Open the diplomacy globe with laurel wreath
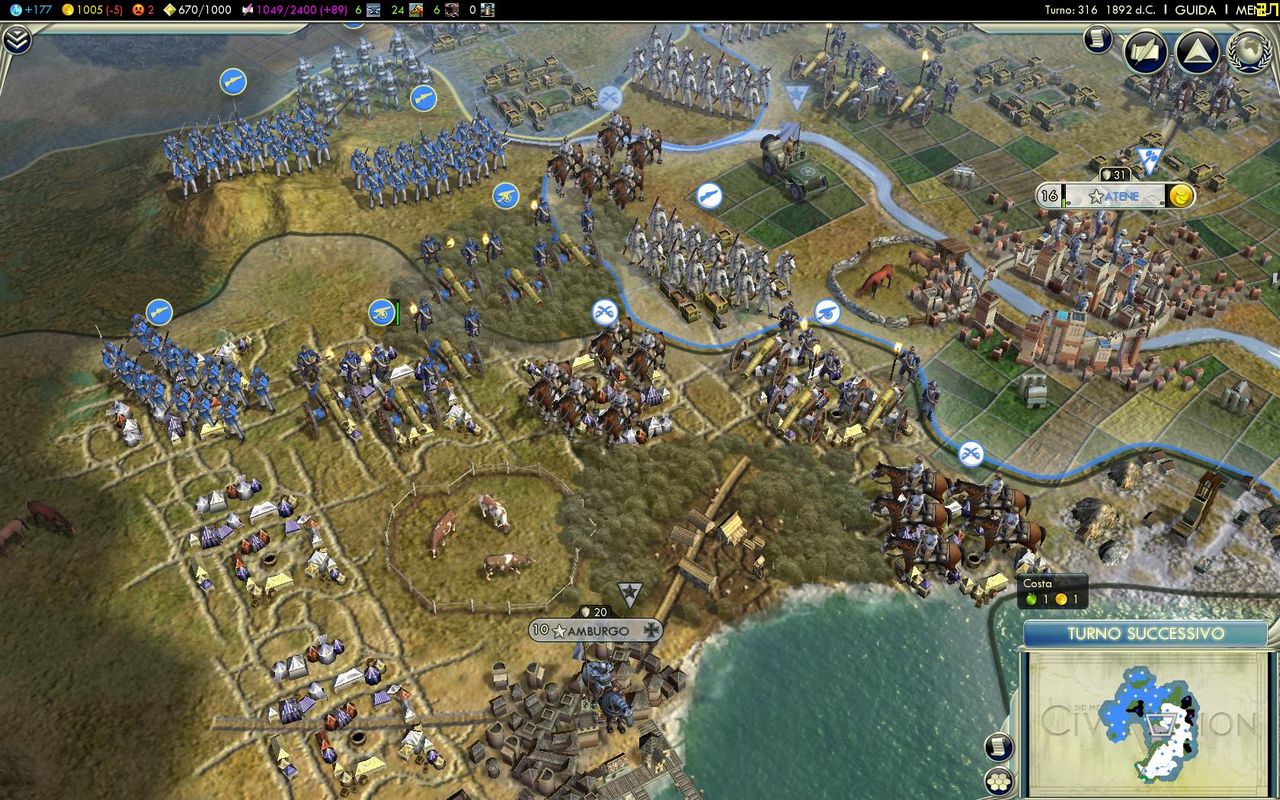The width and height of the screenshot is (1280, 800). coord(1249,52)
